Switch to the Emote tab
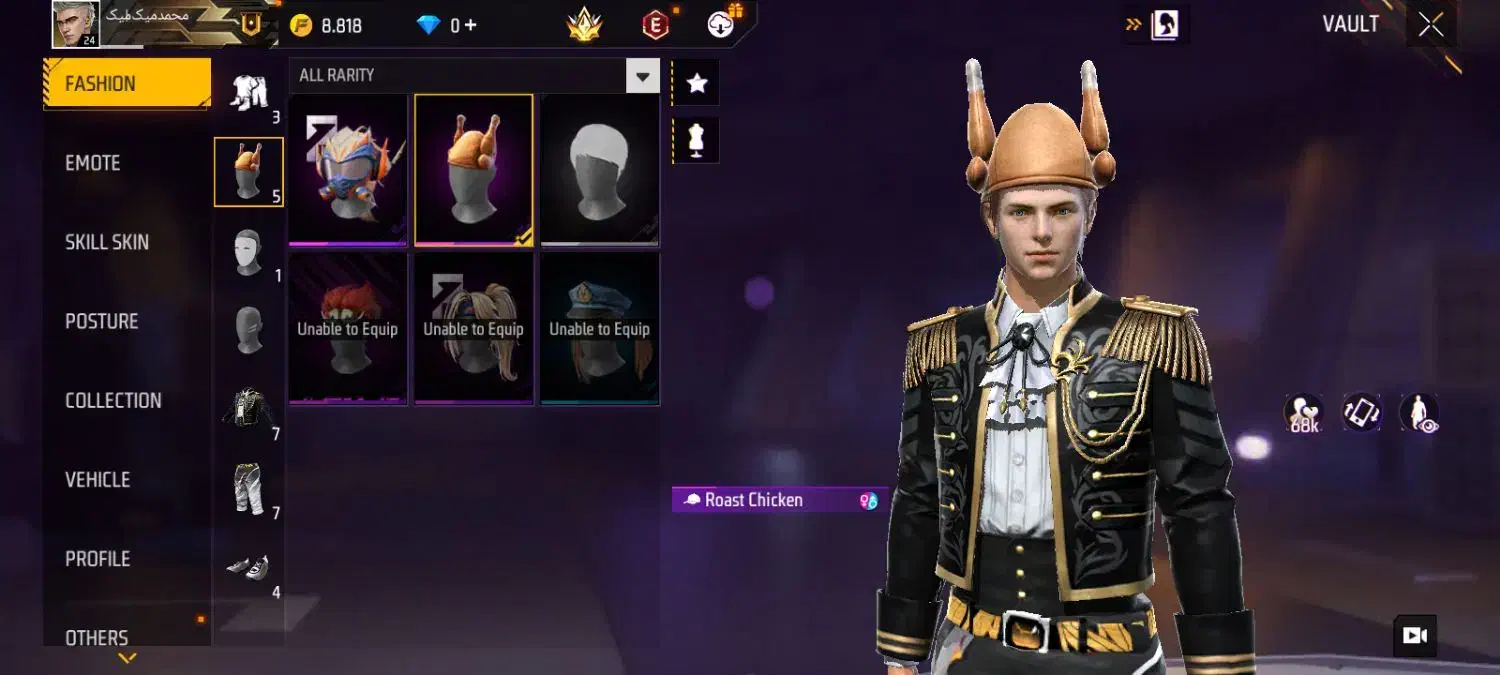This screenshot has height=675, width=1500. pyautogui.click(x=93, y=163)
